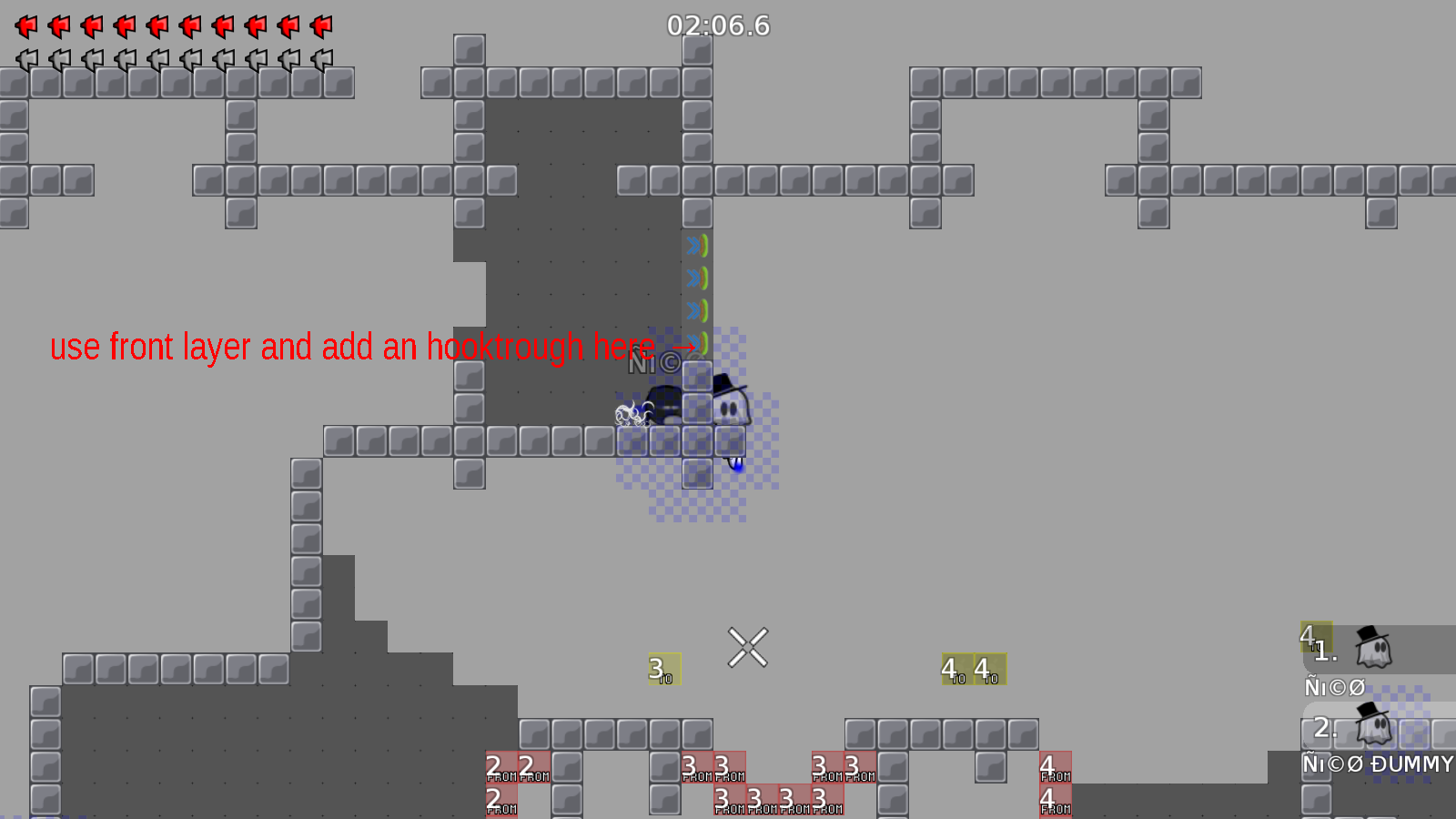Toggle the red 2 FROM teleporter tile
This screenshot has height=819, width=1456.
(x=496, y=767)
